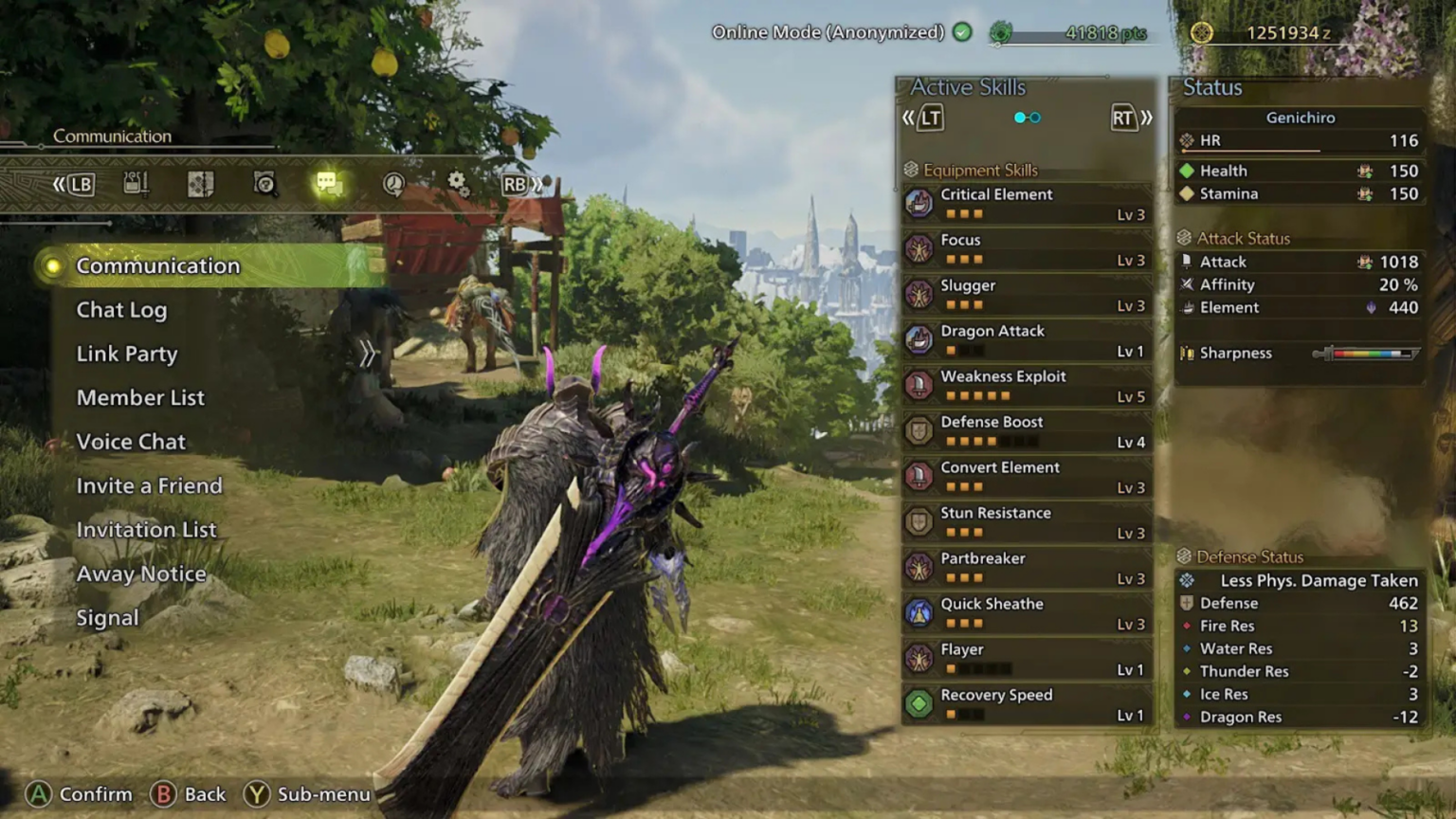1456x819 pixels.
Task: Open the Sub-menu option
Action: coord(307,794)
